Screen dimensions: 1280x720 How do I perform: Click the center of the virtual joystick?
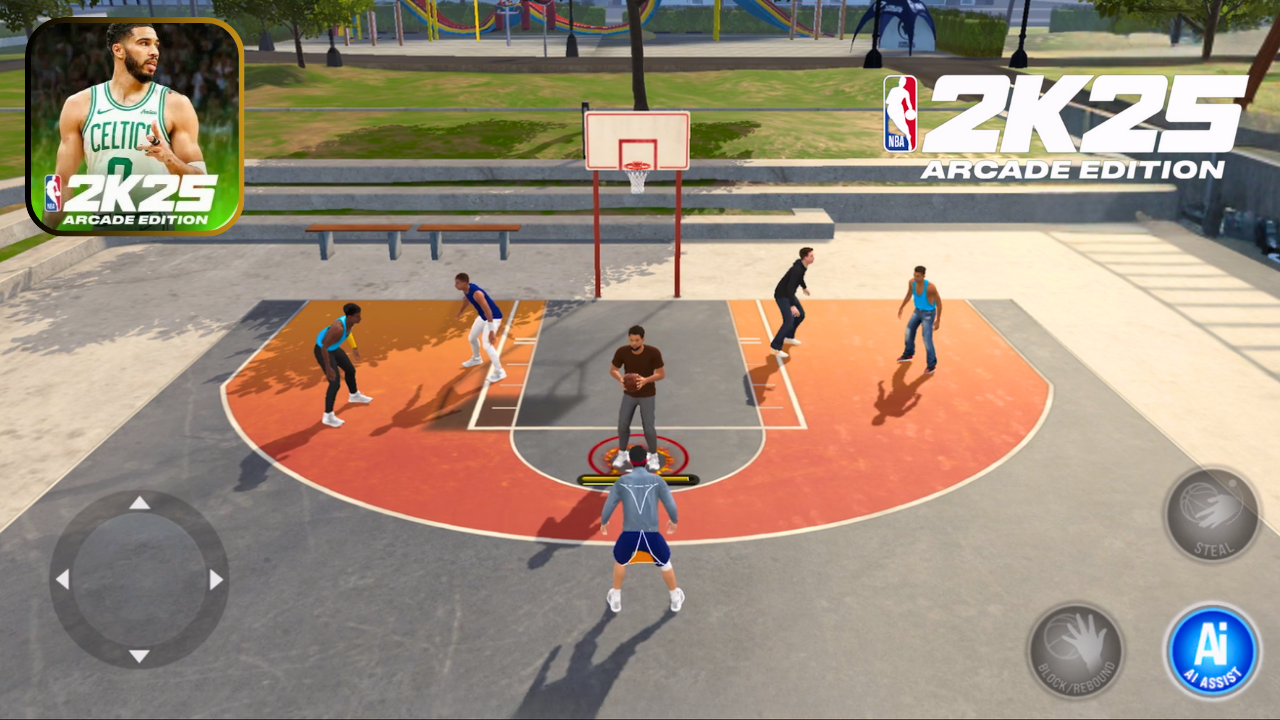point(141,577)
